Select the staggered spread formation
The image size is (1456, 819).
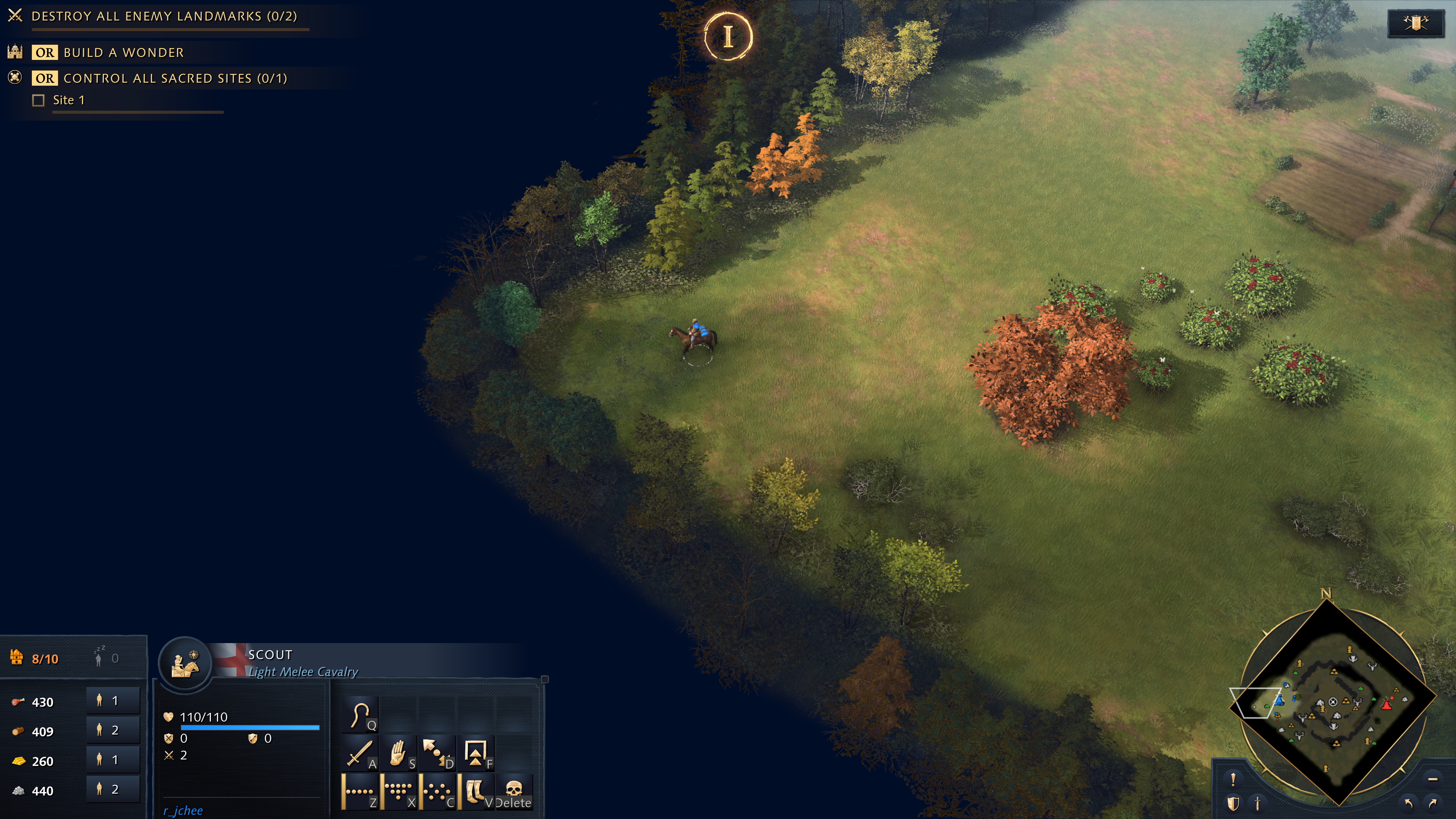(x=437, y=791)
